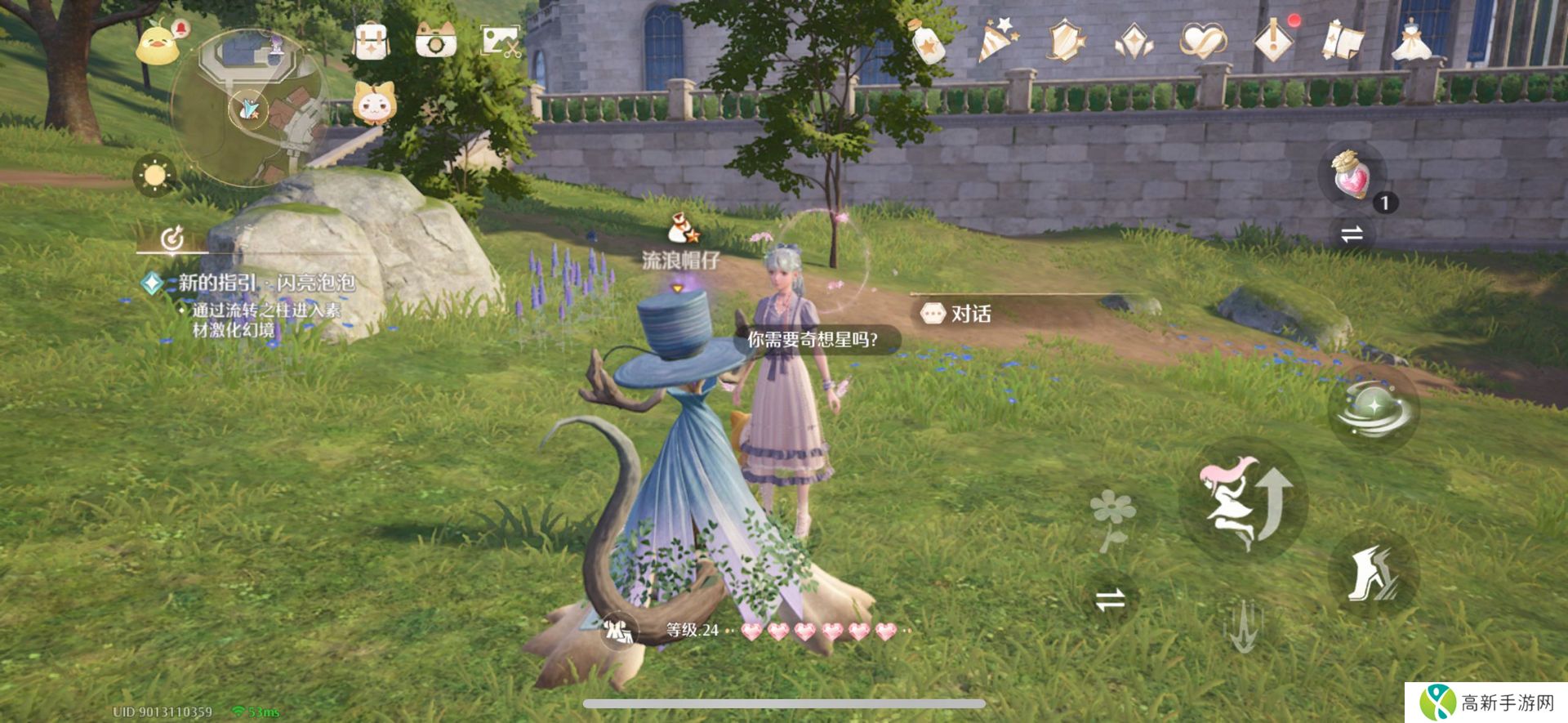The width and height of the screenshot is (1568, 723).
Task: Open the exclamation diamond notice icon
Action: [x=1273, y=41]
